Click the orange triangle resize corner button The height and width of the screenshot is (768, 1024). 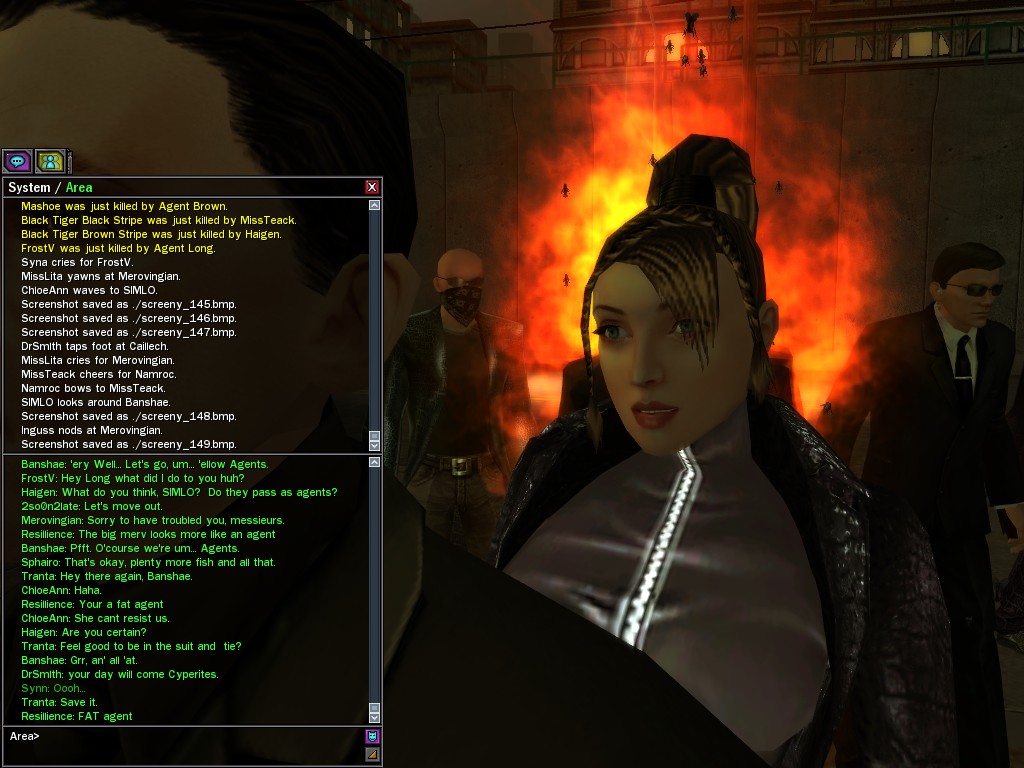(372, 754)
